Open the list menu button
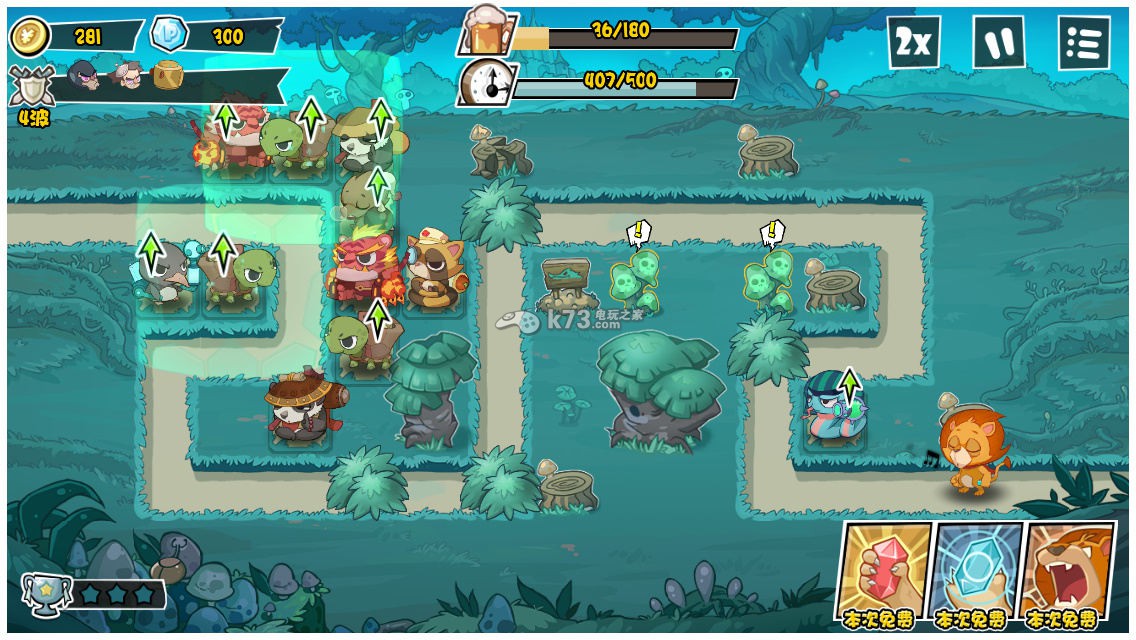The width and height of the screenshot is (1136, 640). tap(1083, 43)
